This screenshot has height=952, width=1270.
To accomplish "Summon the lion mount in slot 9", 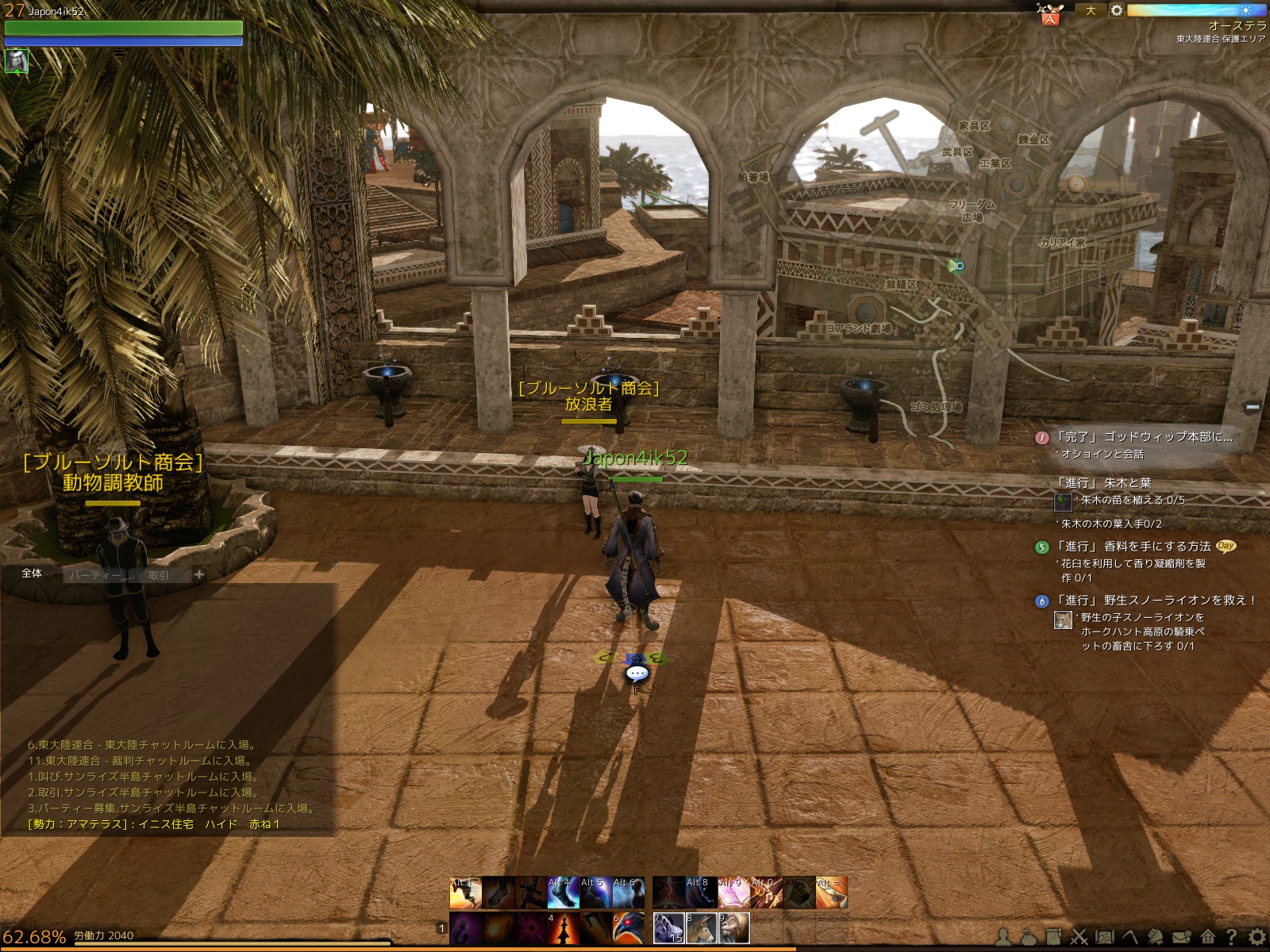I will point(733,928).
